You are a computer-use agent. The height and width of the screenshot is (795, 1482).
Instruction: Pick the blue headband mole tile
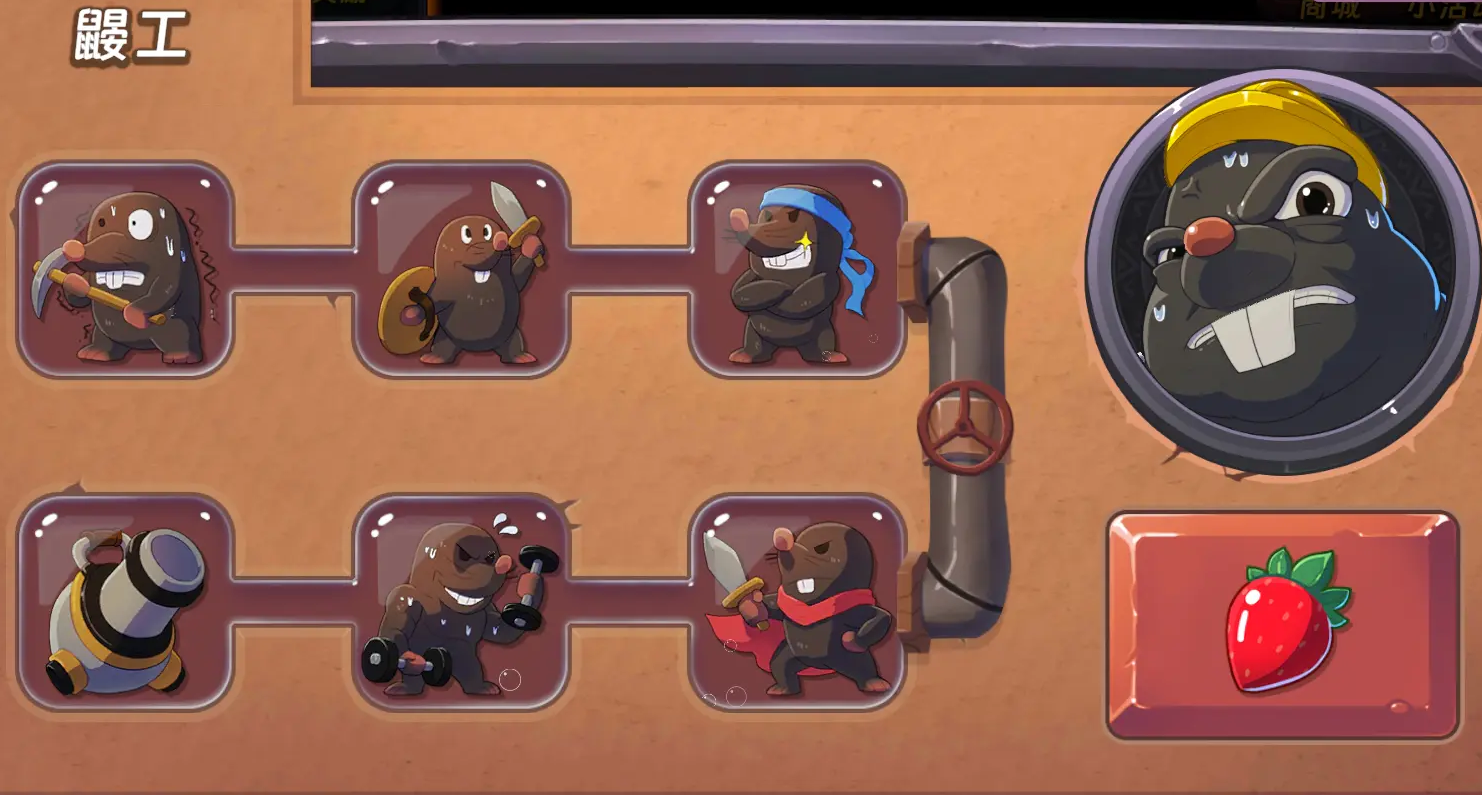pyautogui.click(x=797, y=270)
